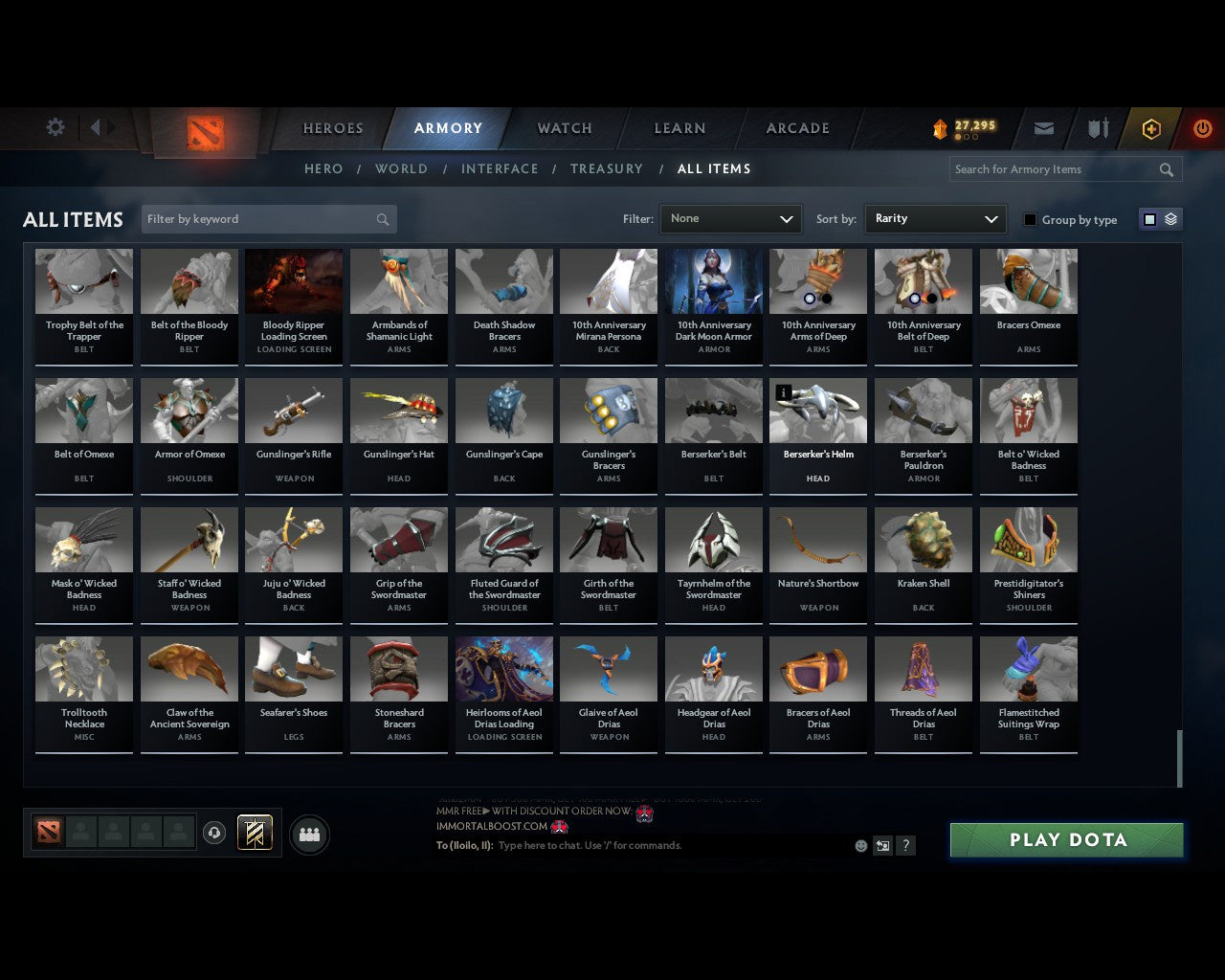Toggle grid view mode button

[x=1148, y=218]
